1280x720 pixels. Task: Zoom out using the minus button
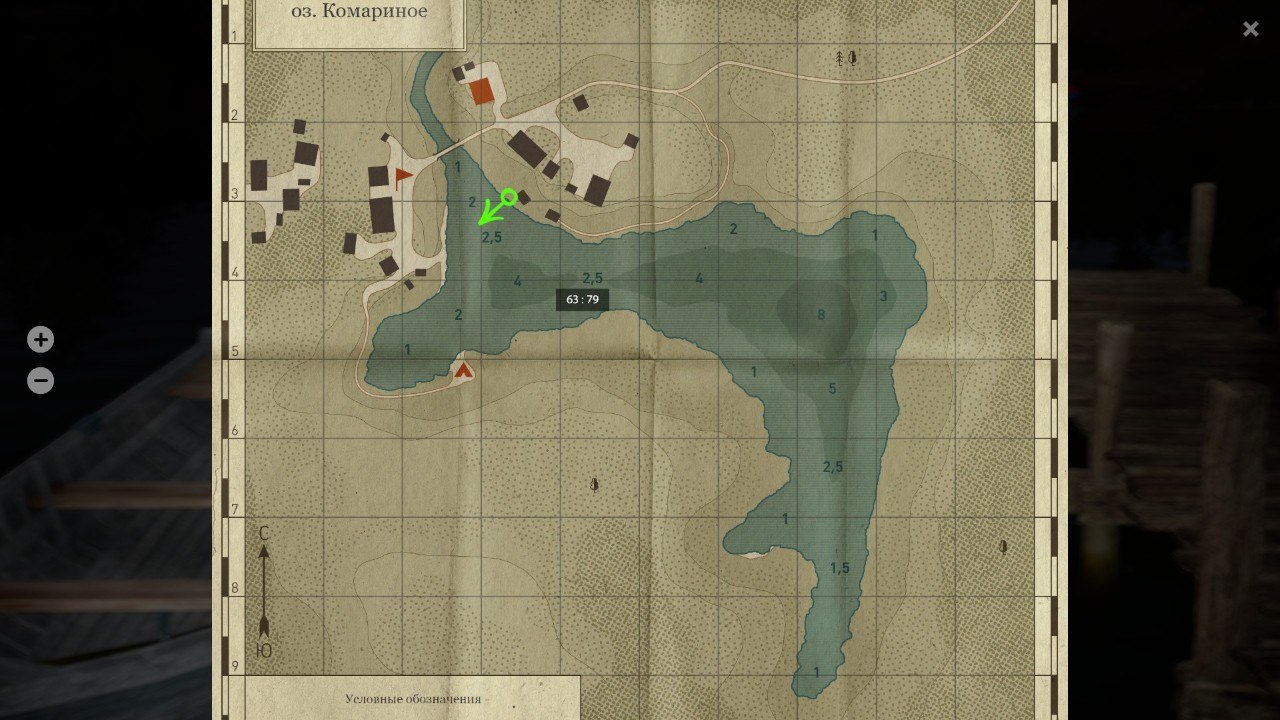(x=40, y=380)
